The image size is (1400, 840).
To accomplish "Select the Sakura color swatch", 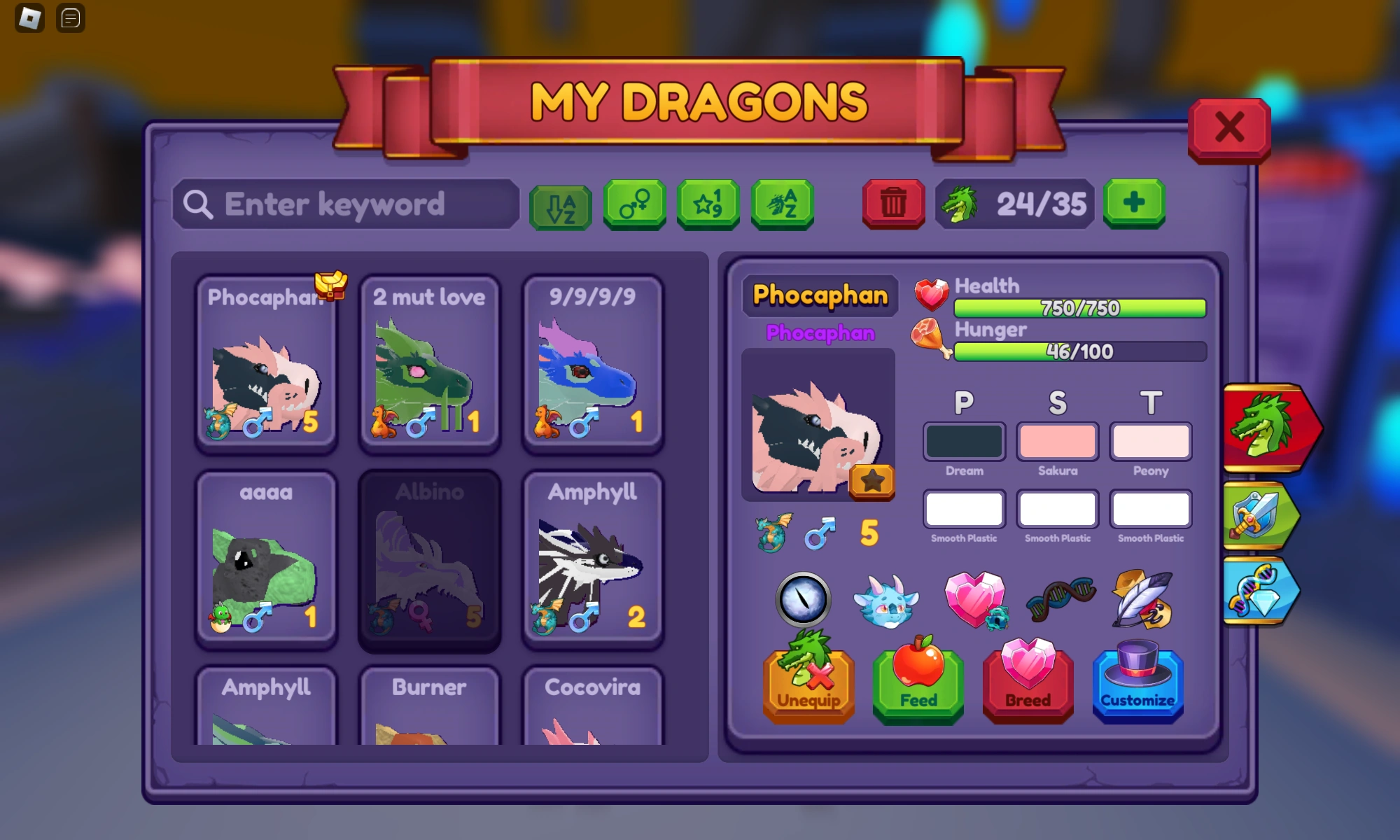I will coord(1057,441).
